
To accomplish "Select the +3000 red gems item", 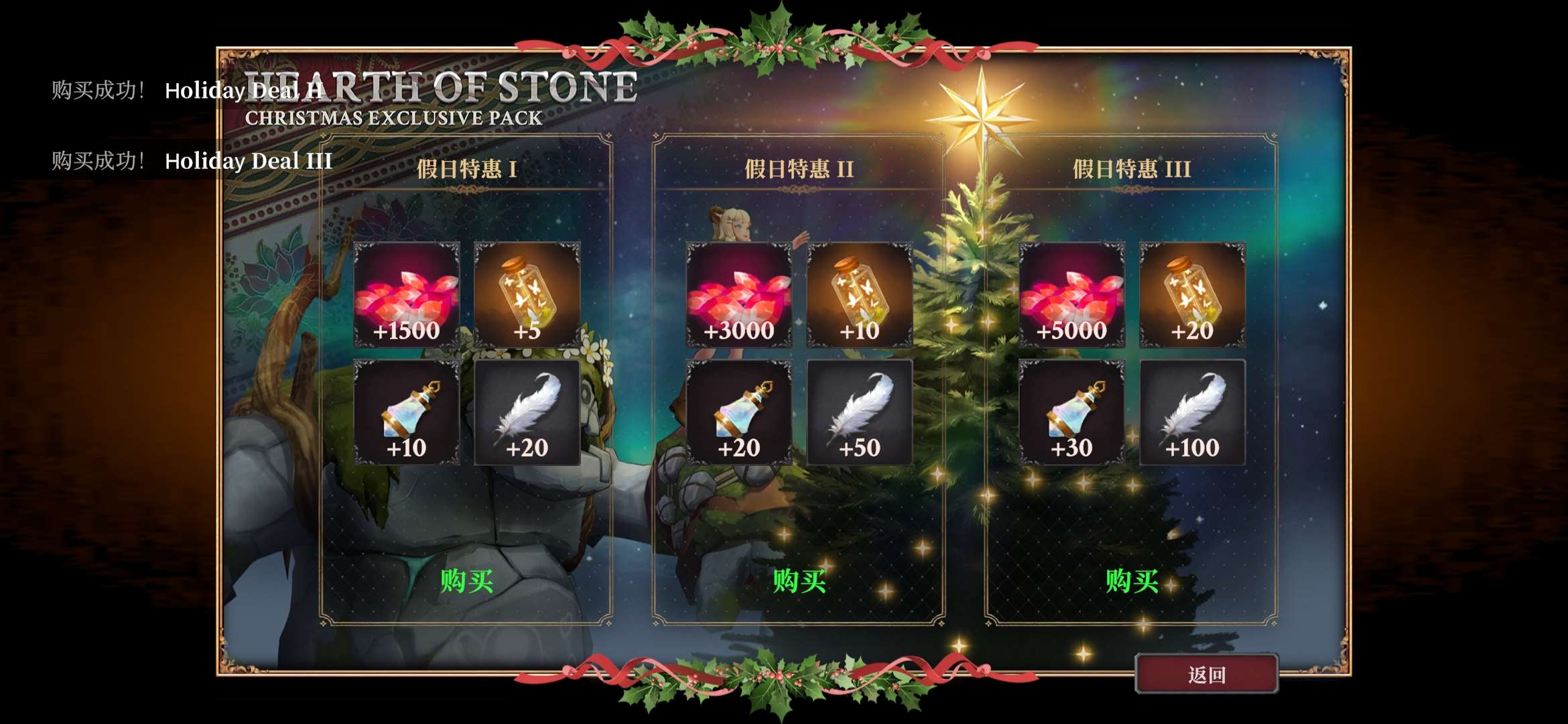I will 739,295.
